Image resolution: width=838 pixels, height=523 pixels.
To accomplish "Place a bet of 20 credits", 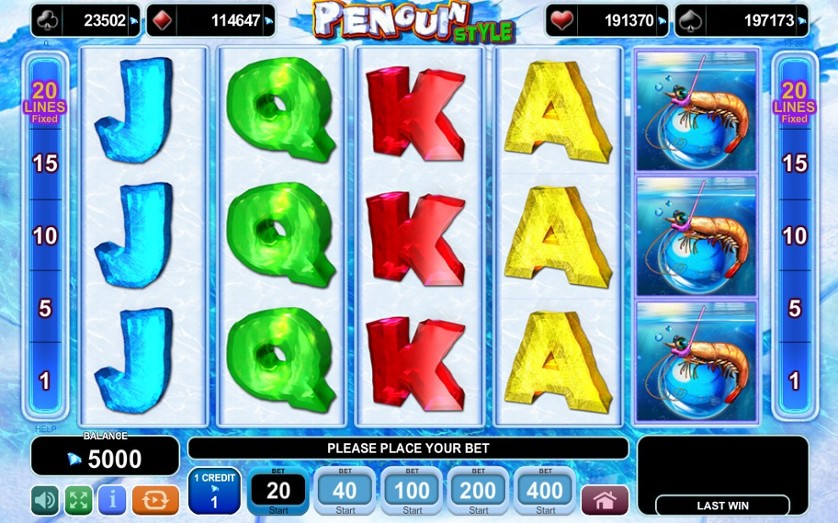I will 278,490.
